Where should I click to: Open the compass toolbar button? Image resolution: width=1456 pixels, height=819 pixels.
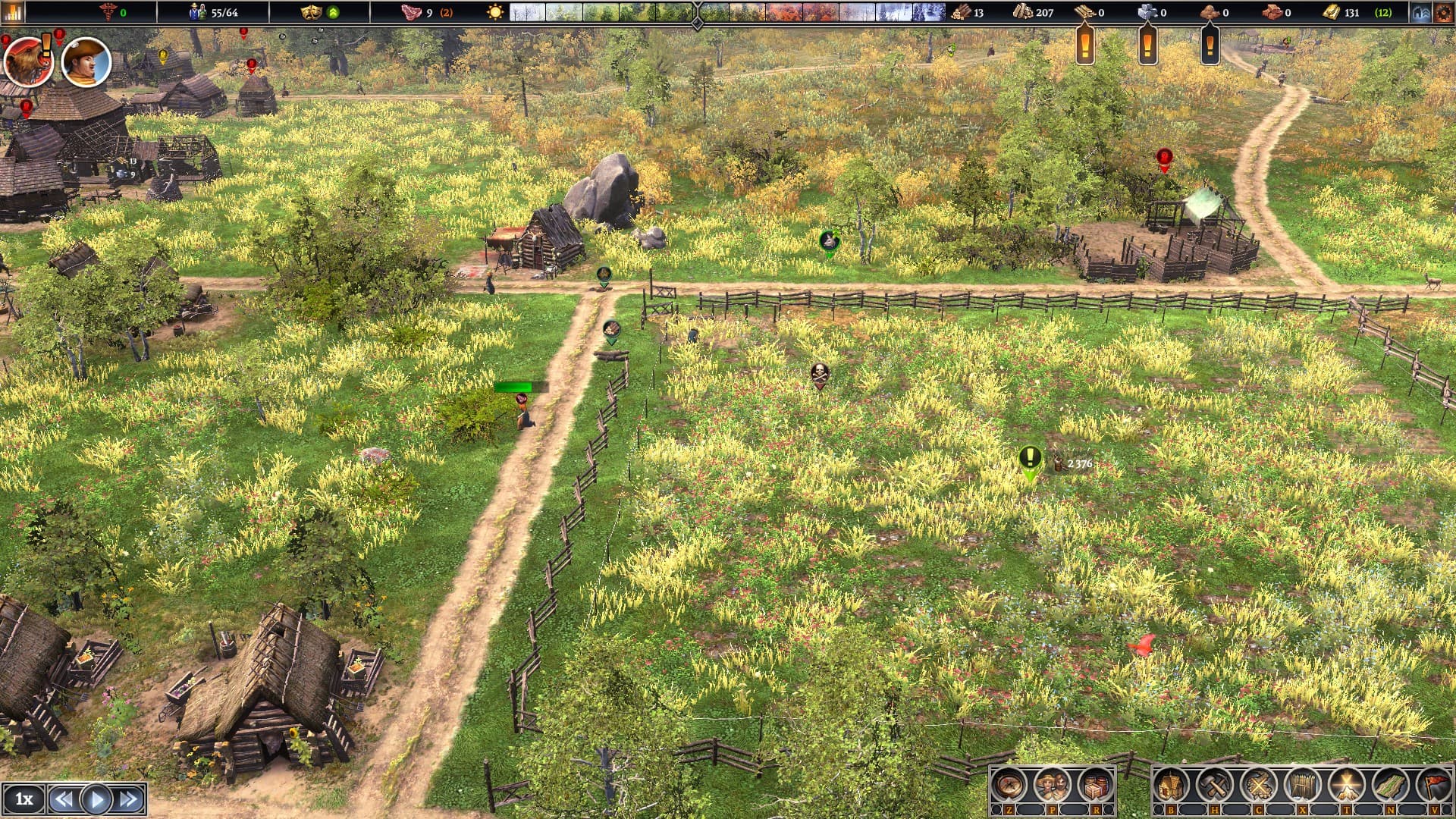coord(1009,786)
